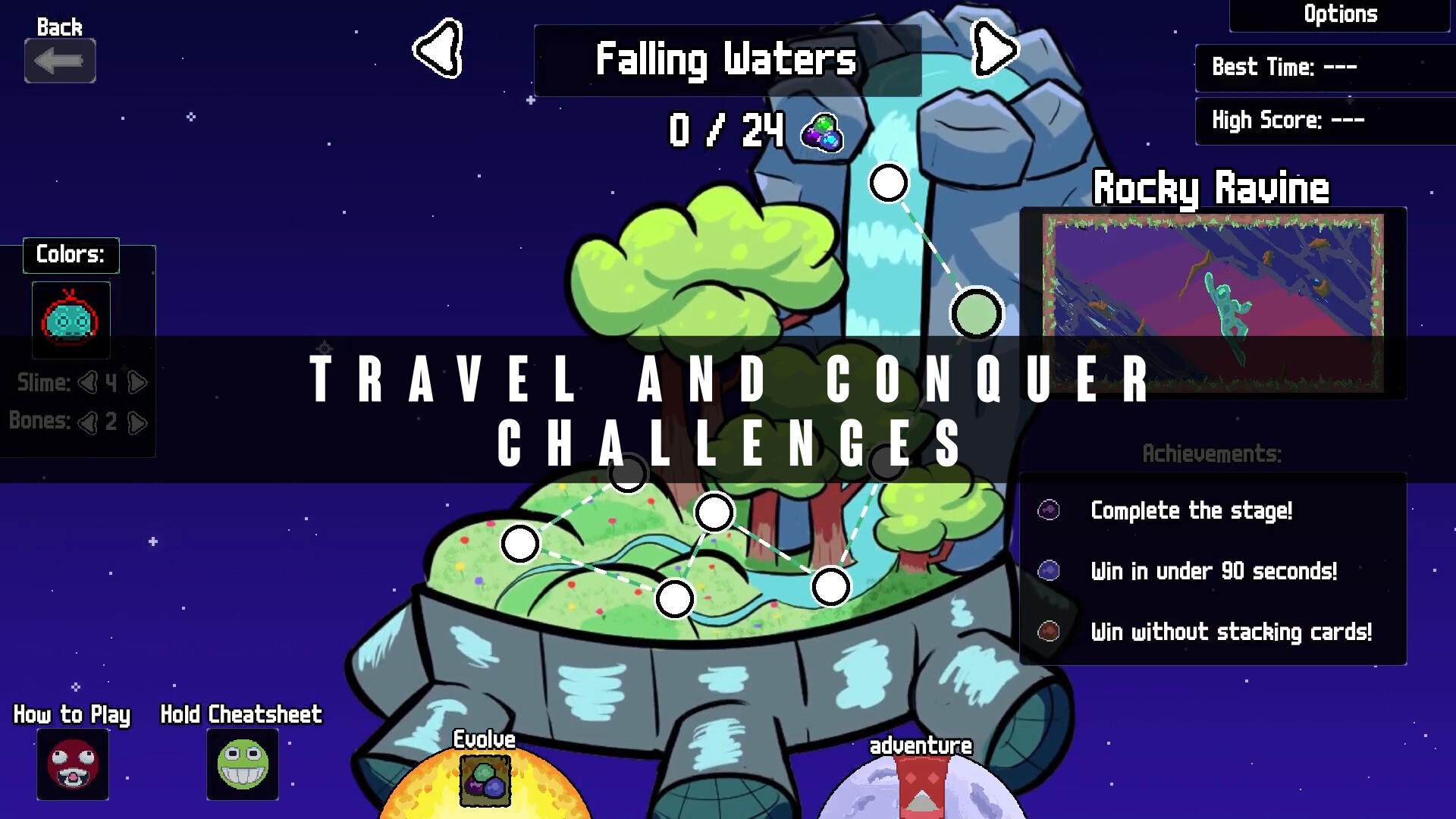This screenshot has height=819, width=1456.
Task: Open the How to Play helper
Action: click(72, 764)
